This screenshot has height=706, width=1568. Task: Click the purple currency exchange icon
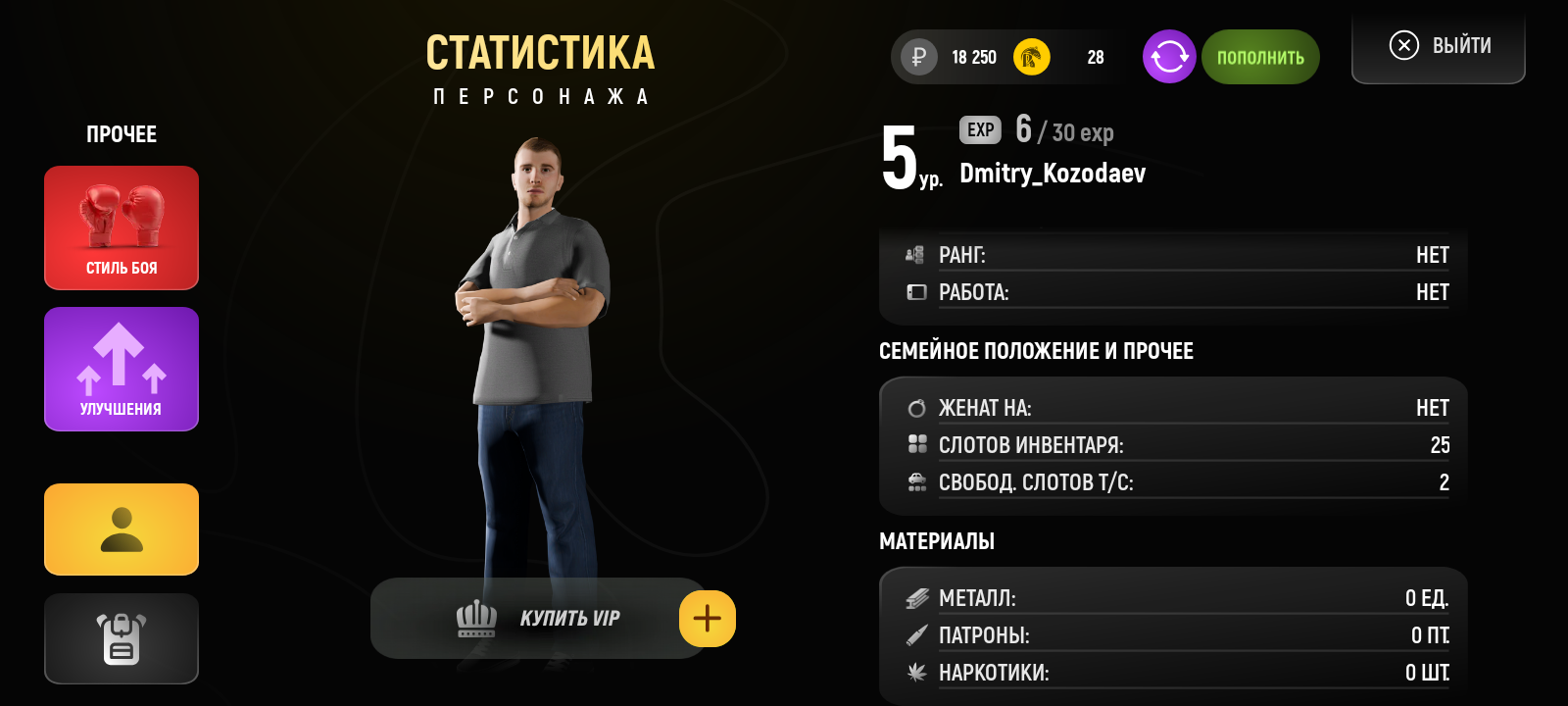1168,57
